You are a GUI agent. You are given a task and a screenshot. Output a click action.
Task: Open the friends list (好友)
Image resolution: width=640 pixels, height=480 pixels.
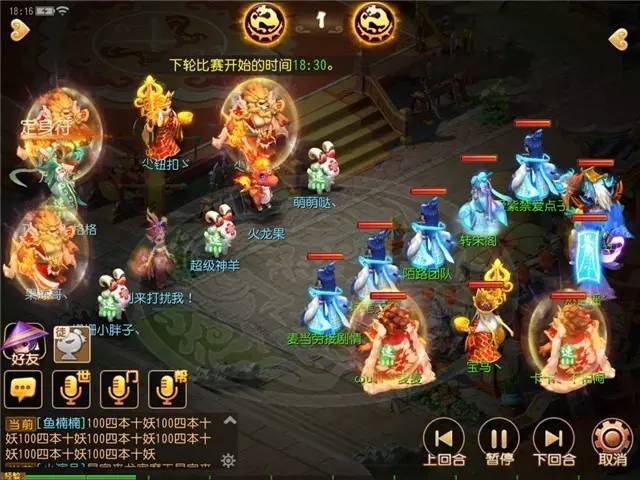(x=25, y=345)
